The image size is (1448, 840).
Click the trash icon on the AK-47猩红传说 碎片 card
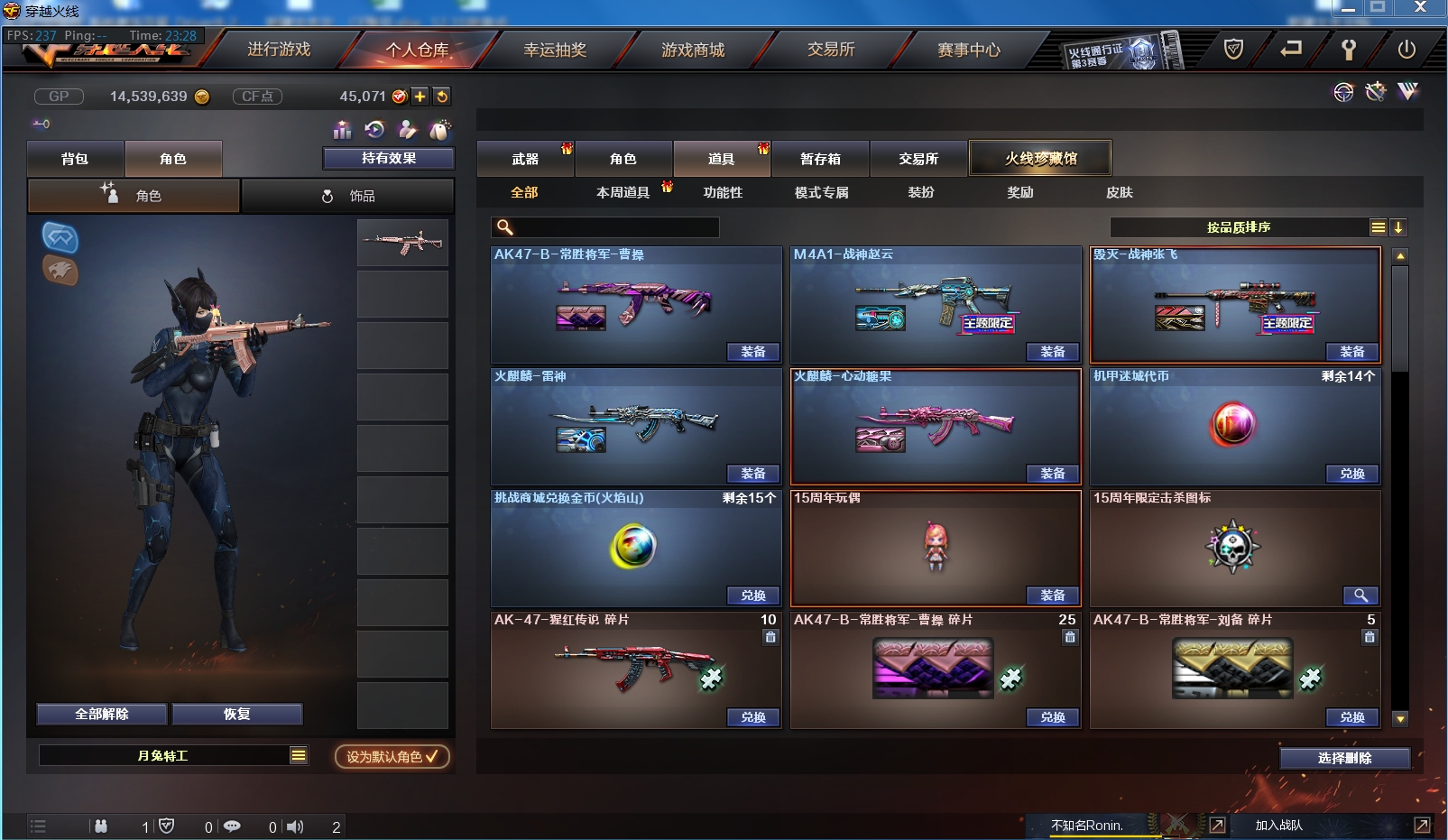point(770,638)
